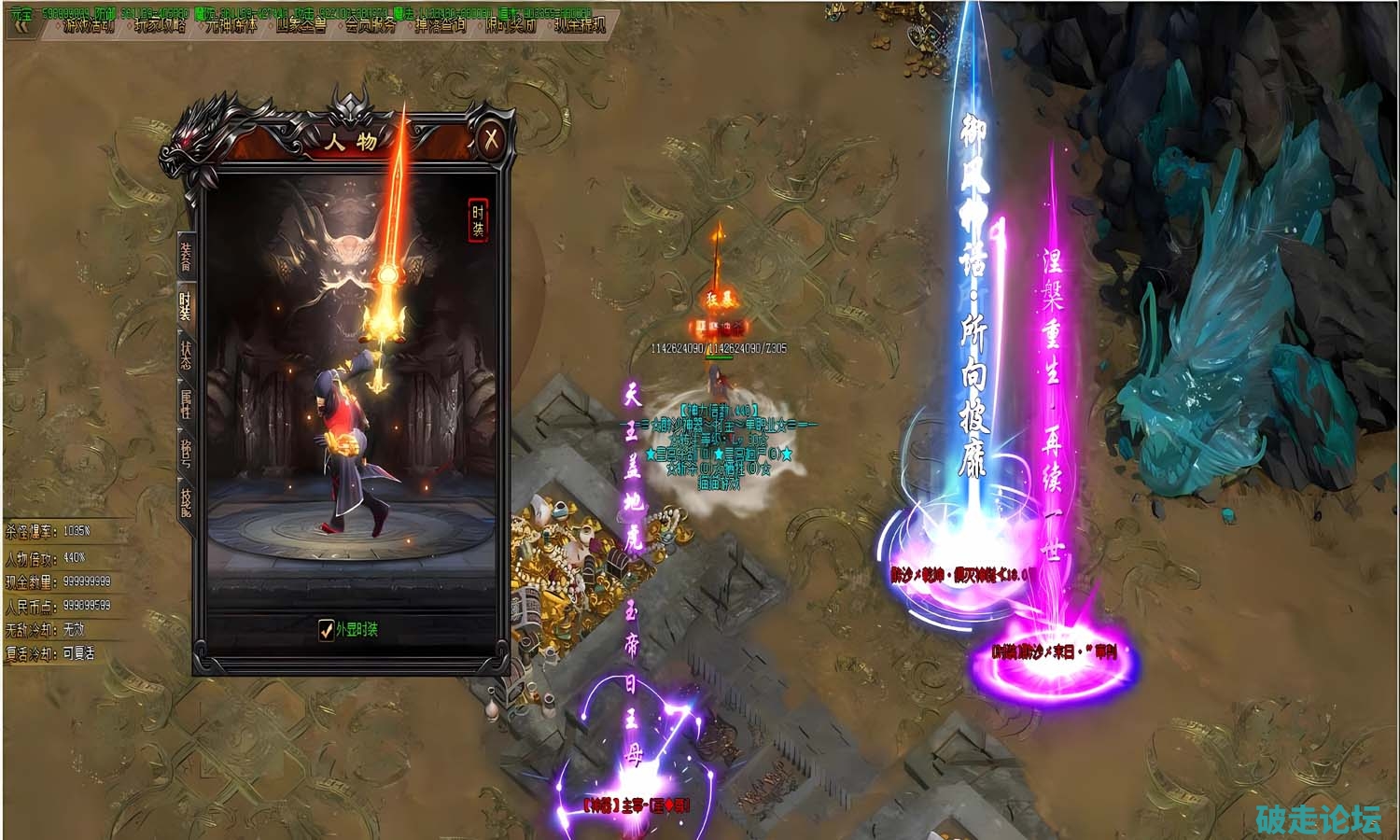Open the 元神宿体 menu
The height and width of the screenshot is (840, 1400).
[x=230, y=26]
